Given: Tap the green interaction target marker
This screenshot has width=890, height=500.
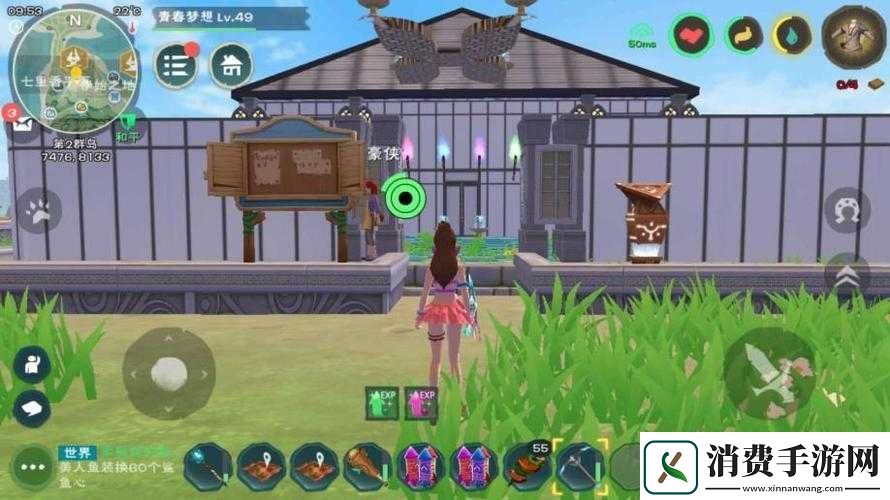Looking at the screenshot, I should point(405,197).
